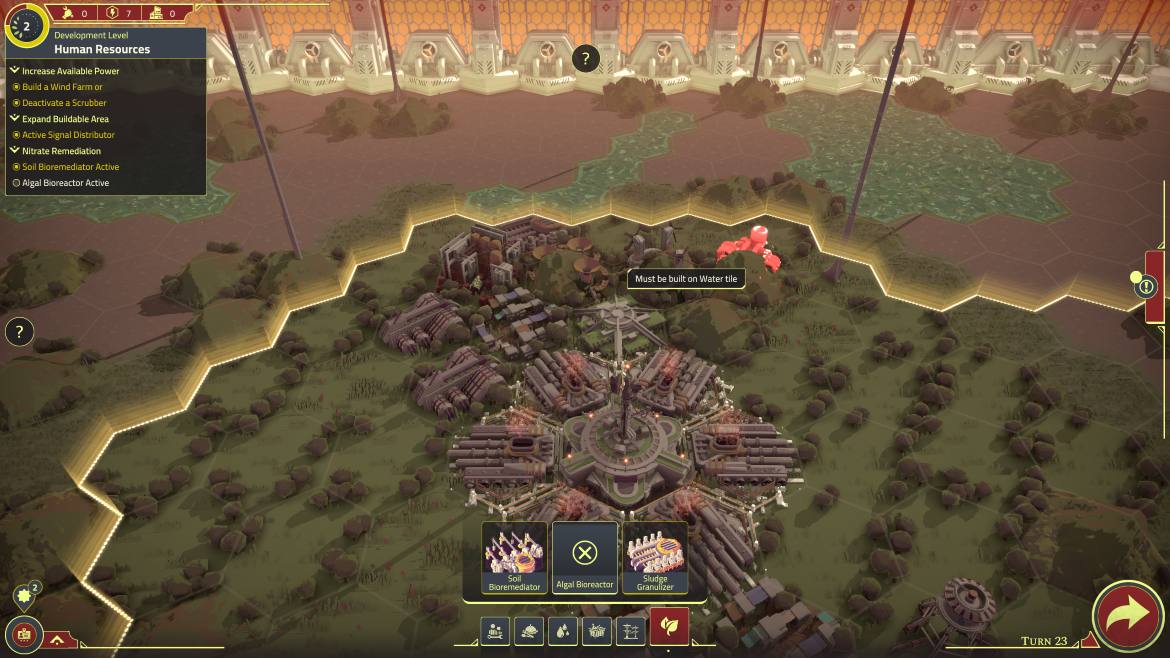Select the wrench and gears building category
This screenshot has width=1170, height=658.
coord(495,631)
